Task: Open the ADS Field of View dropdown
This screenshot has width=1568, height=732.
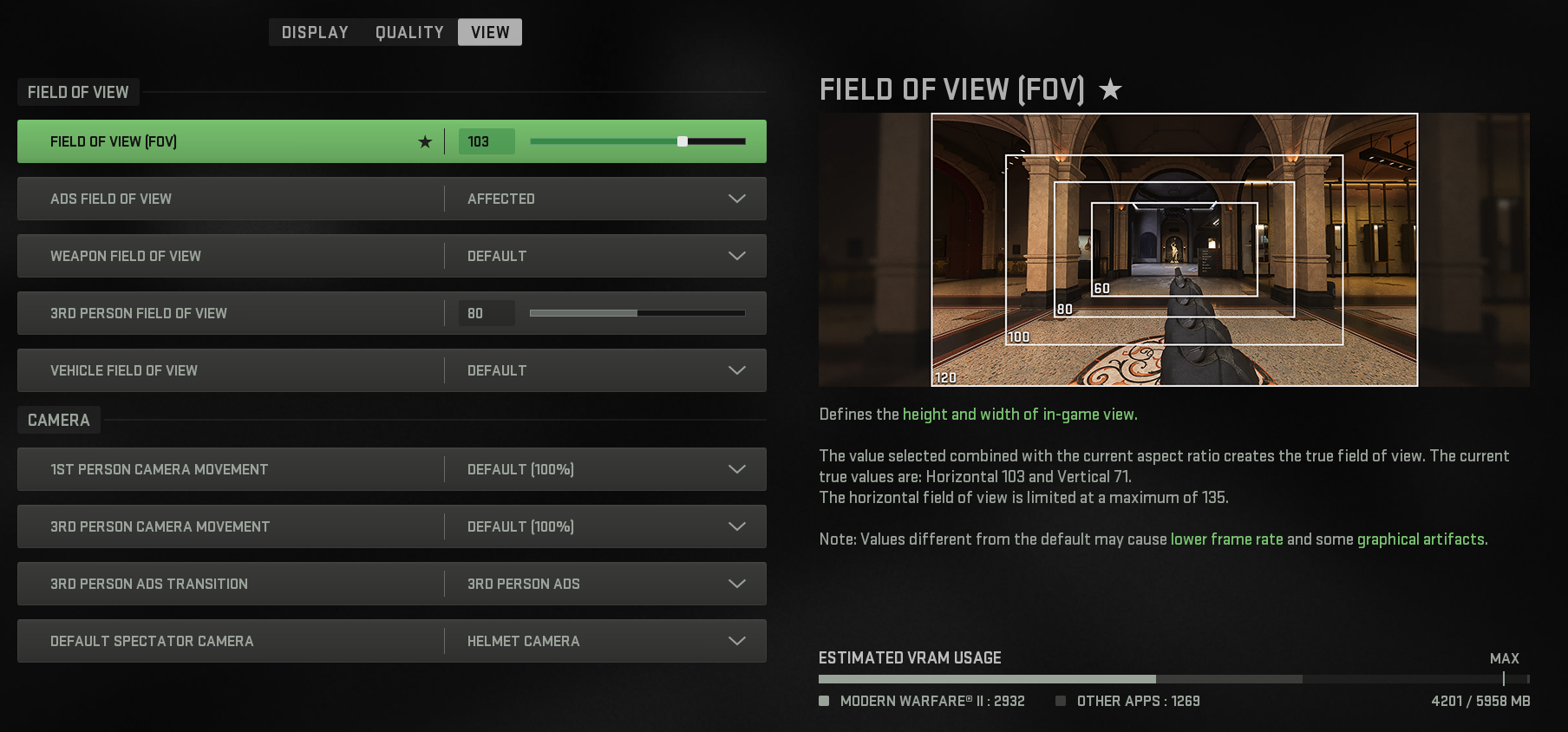Action: pyautogui.click(x=736, y=199)
